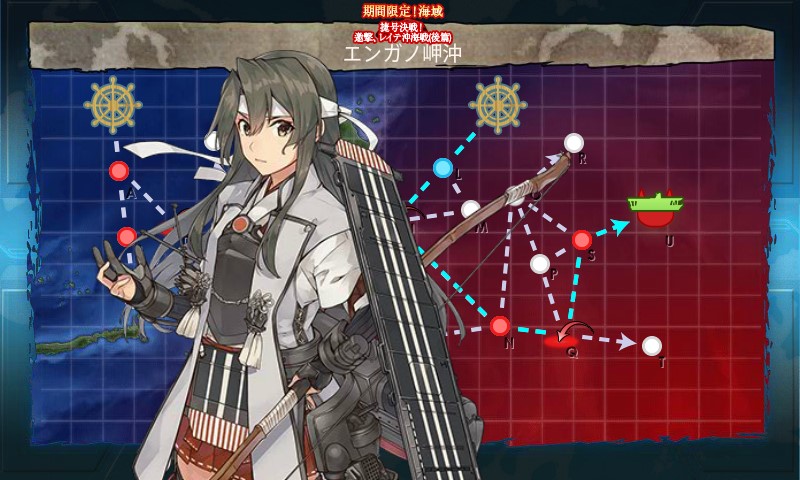Screen dimensions: 800x480
Task: Select the red node S marker
Action: [582, 239]
